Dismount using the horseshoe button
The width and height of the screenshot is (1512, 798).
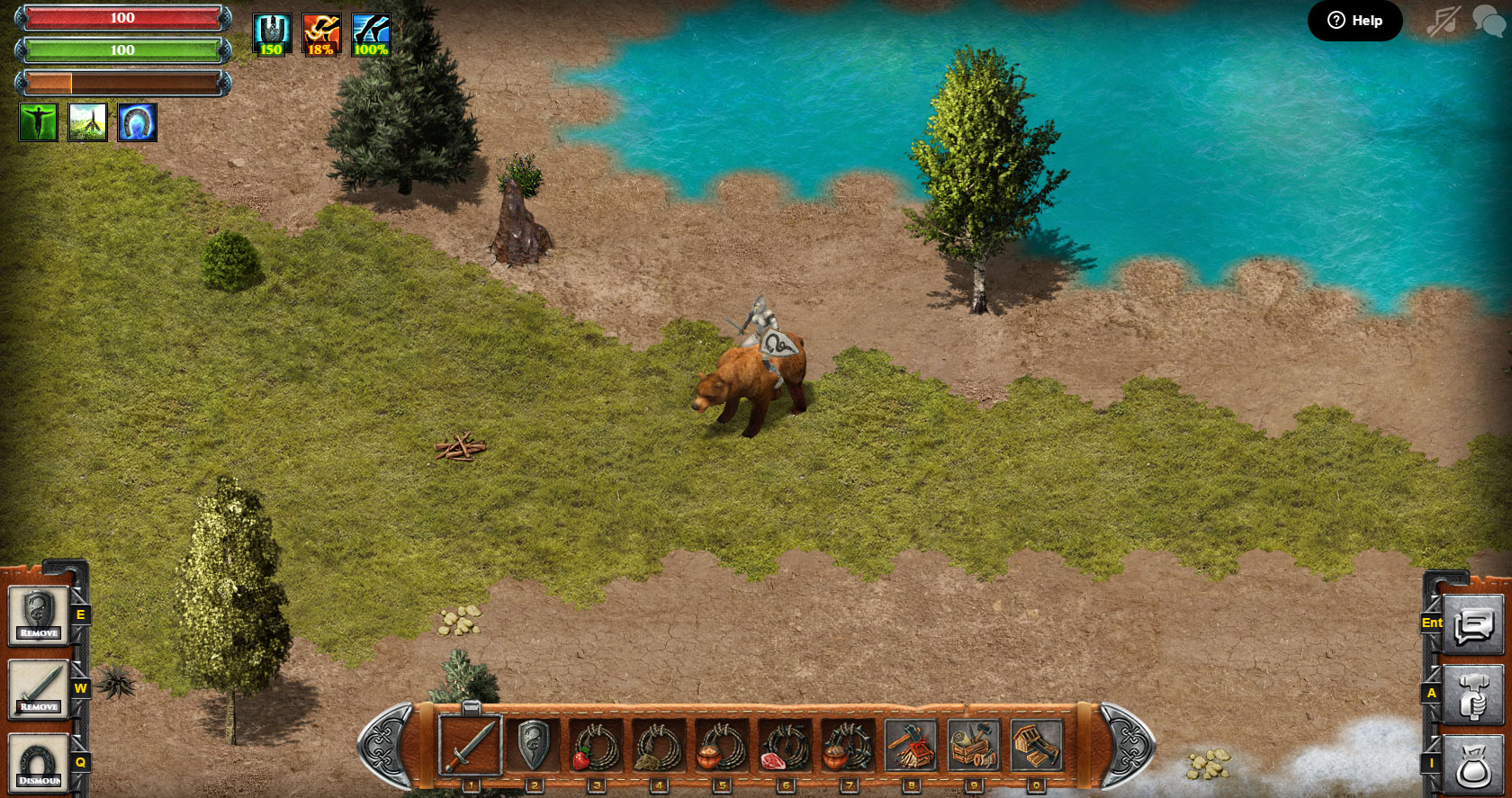point(39,763)
